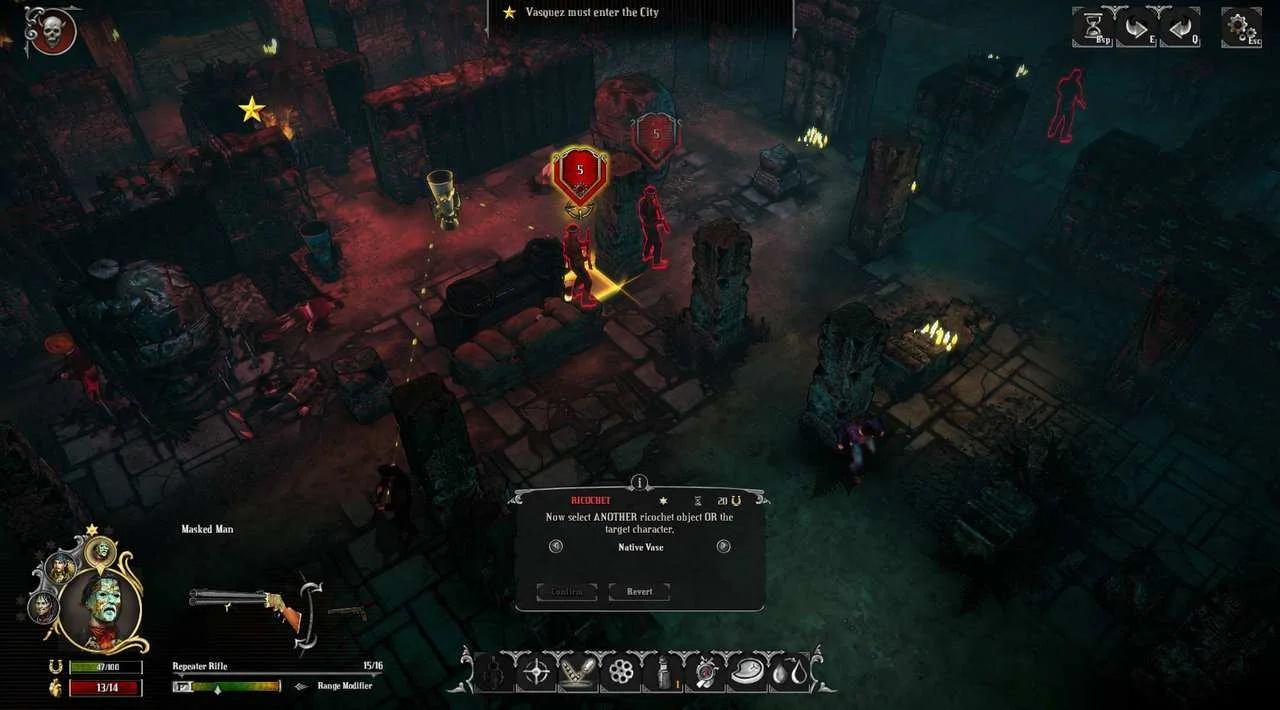Select the steak food item slot
The height and width of the screenshot is (710, 1280).
(x=747, y=672)
